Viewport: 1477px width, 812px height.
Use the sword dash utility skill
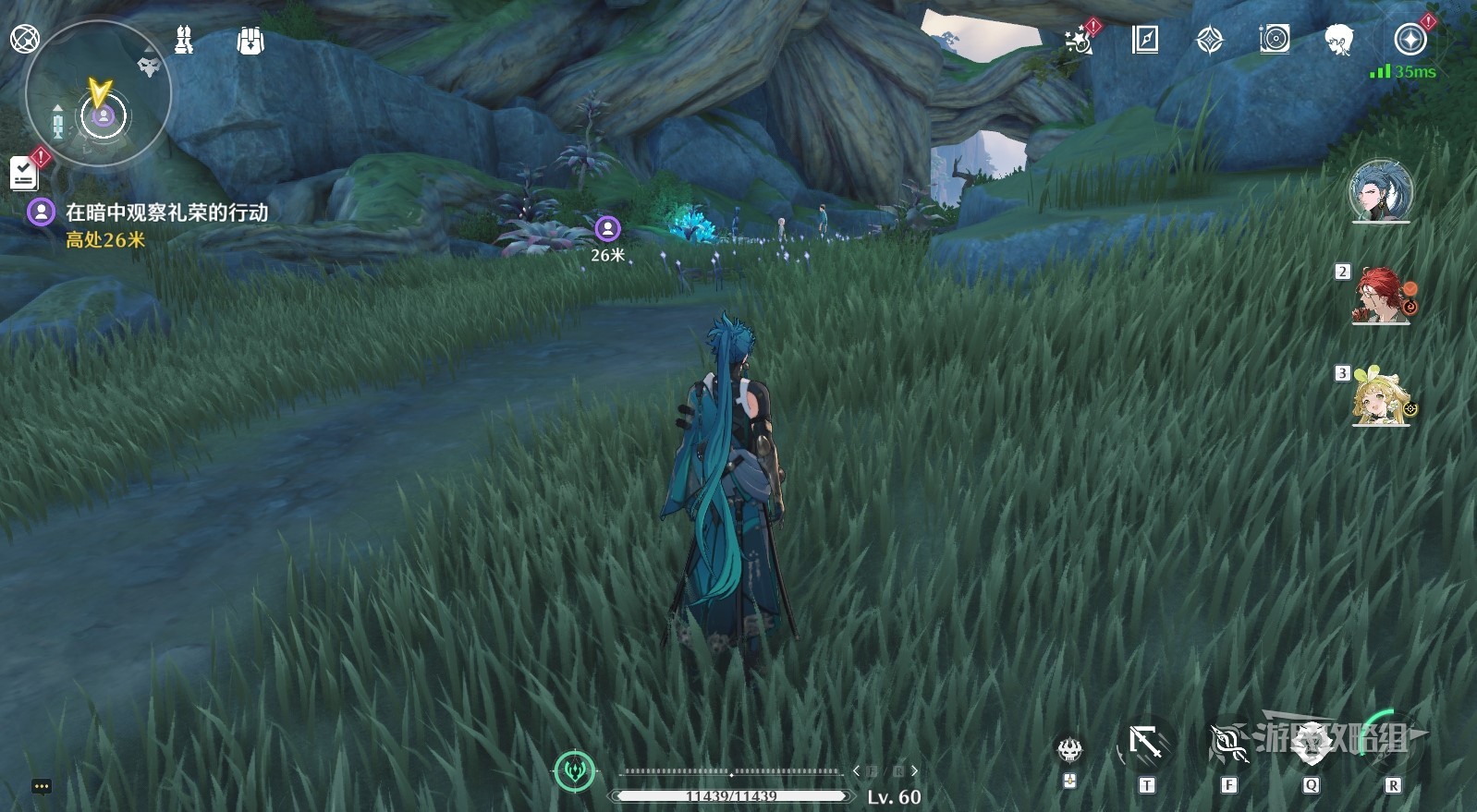(1146, 745)
